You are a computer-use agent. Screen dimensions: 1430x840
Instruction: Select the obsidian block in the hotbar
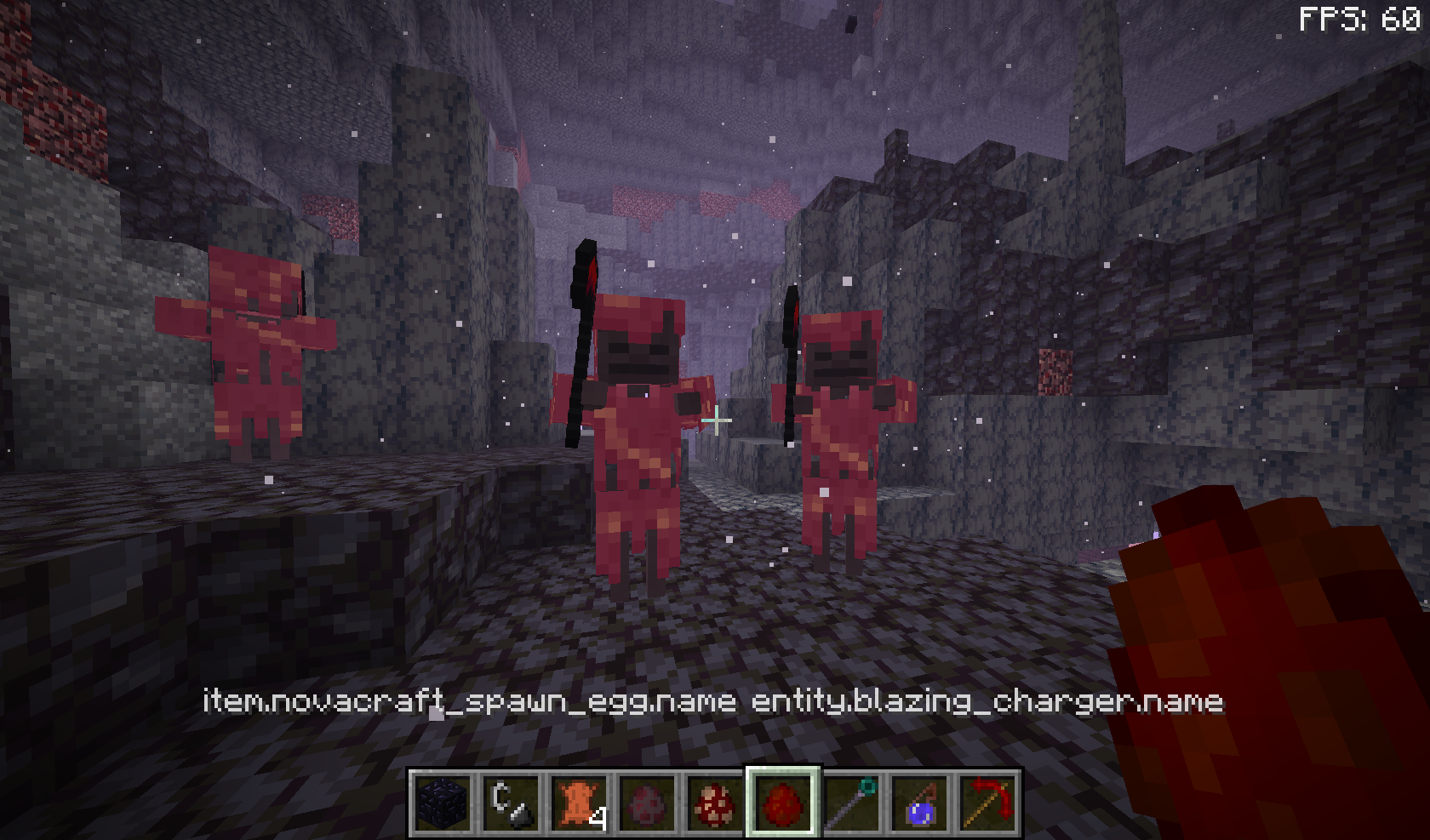(441, 803)
